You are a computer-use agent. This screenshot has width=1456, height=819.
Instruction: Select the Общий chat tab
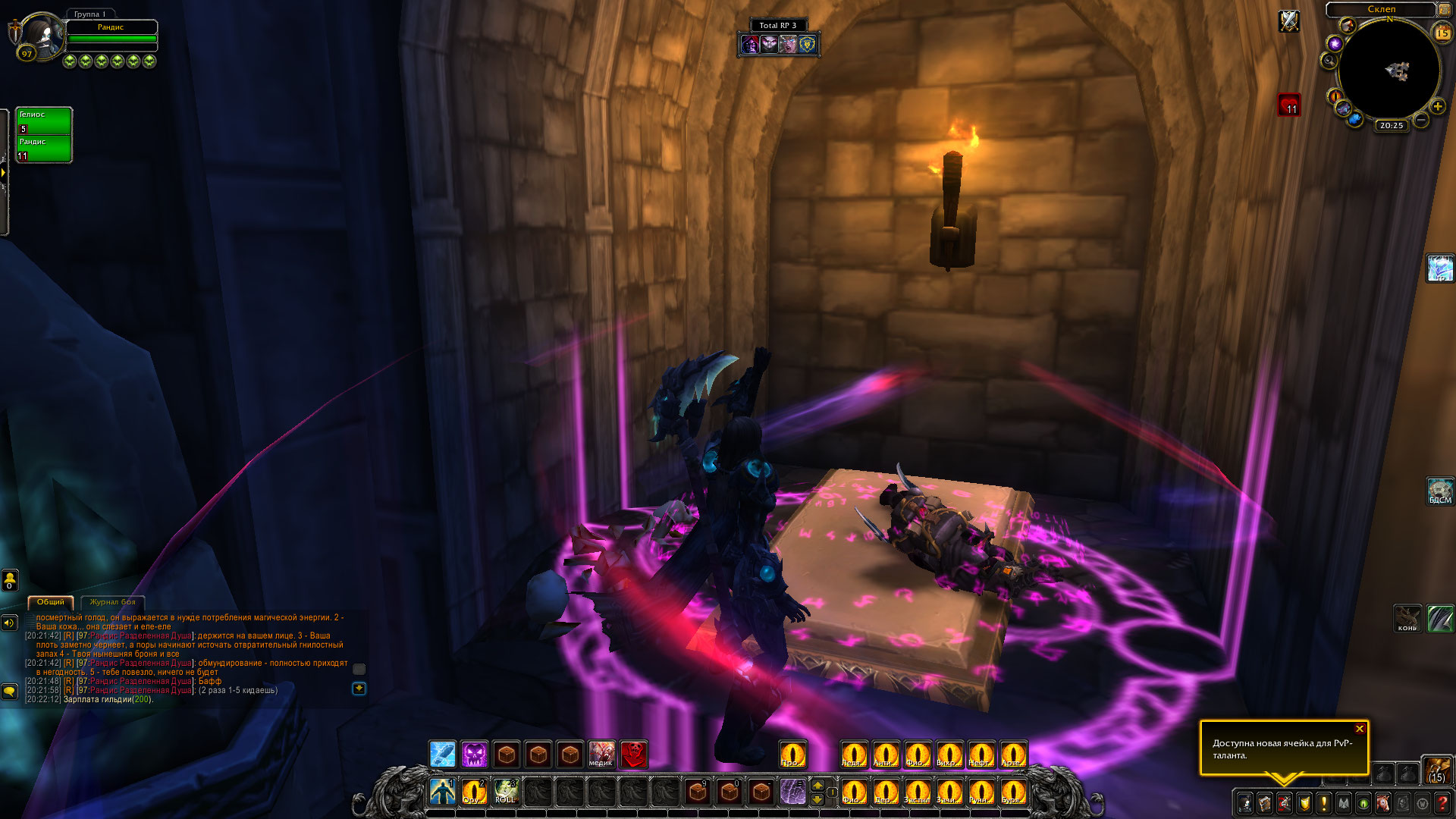pos(51,602)
